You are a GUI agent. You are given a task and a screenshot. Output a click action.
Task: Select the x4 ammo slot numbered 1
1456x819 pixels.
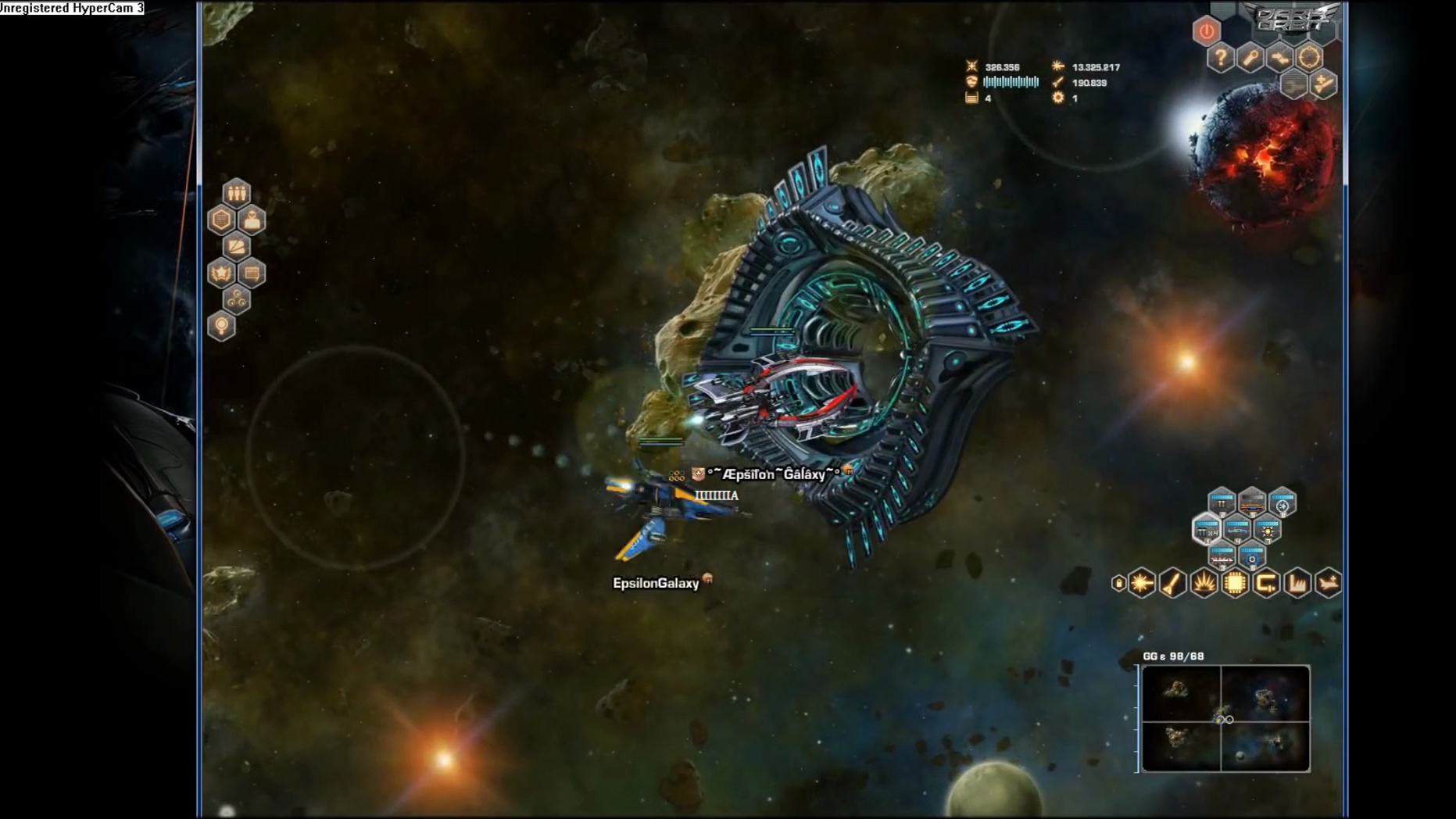click(x=1207, y=531)
